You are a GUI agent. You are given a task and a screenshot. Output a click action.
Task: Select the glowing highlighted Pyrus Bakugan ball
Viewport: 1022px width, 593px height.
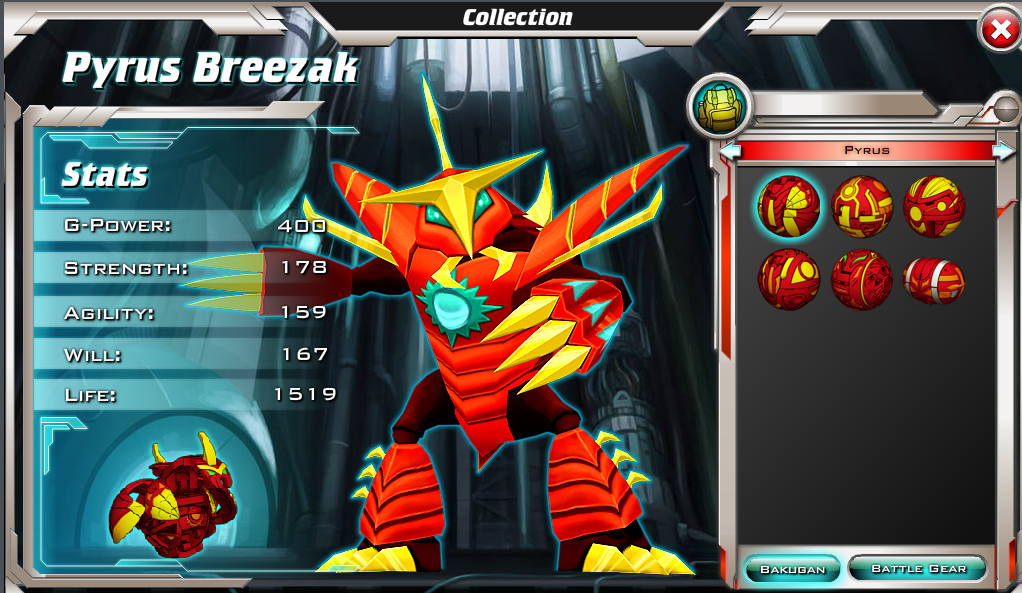pos(789,206)
